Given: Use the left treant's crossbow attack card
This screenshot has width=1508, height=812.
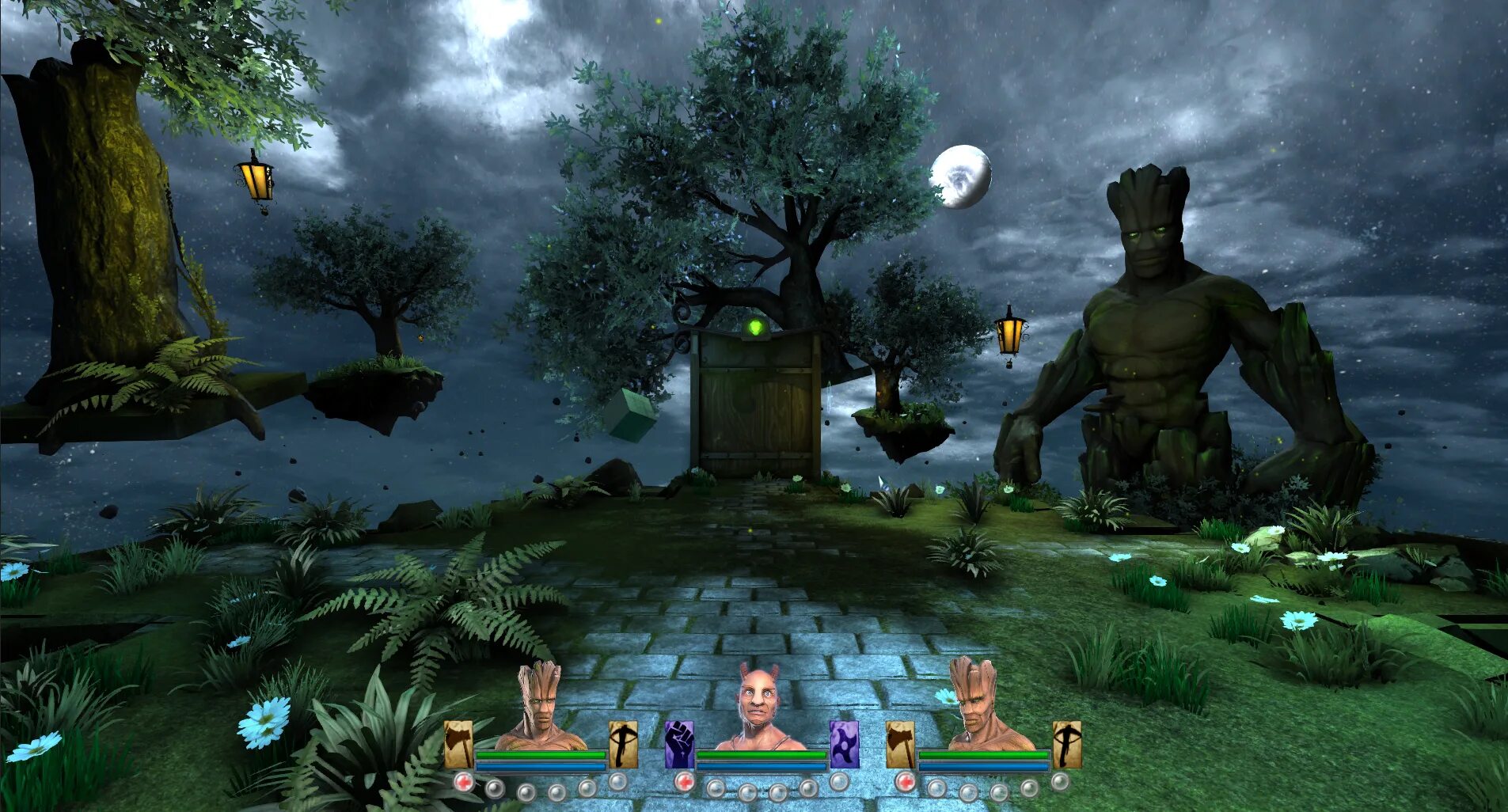Looking at the screenshot, I should click(623, 744).
